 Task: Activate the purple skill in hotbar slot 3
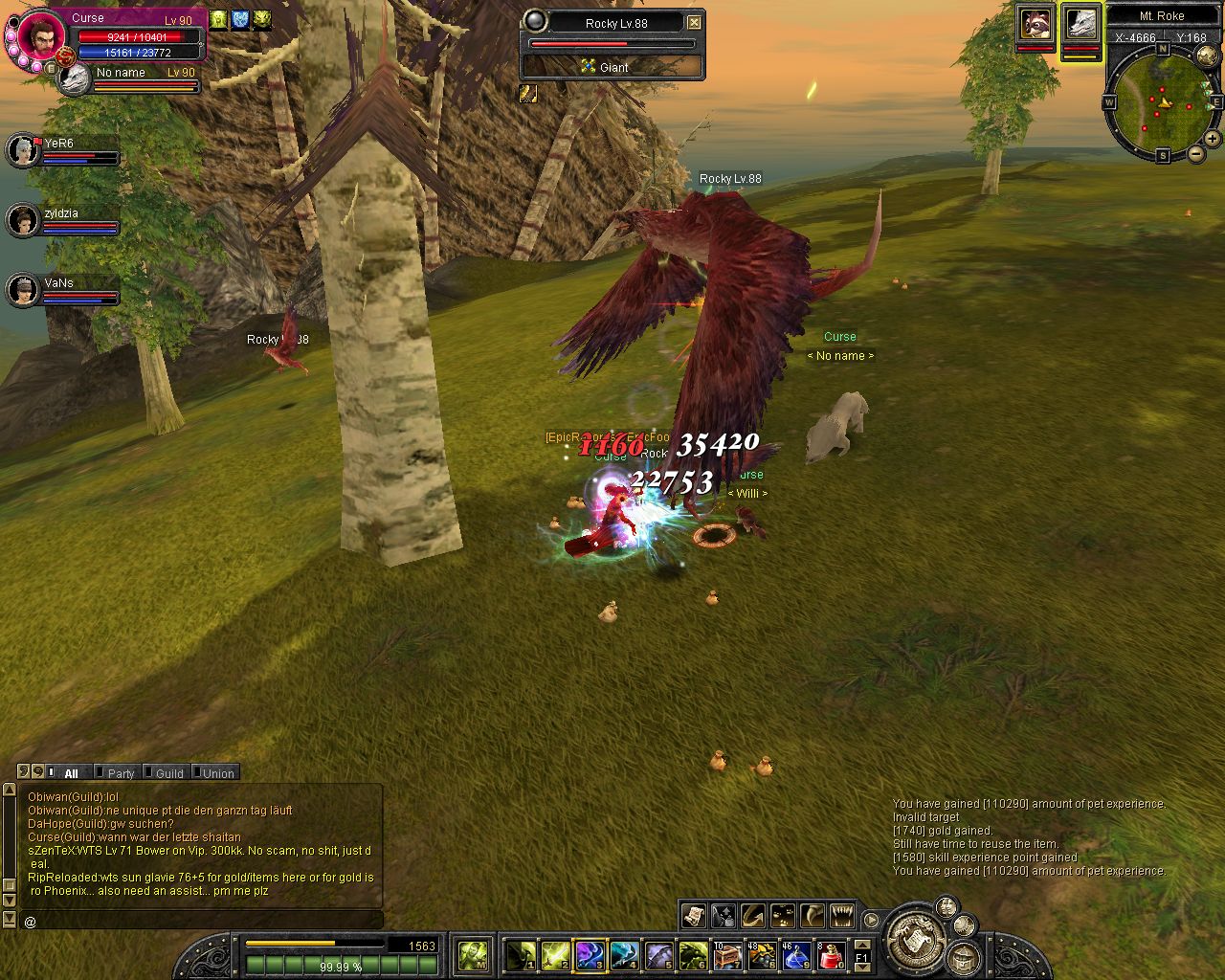point(590,955)
